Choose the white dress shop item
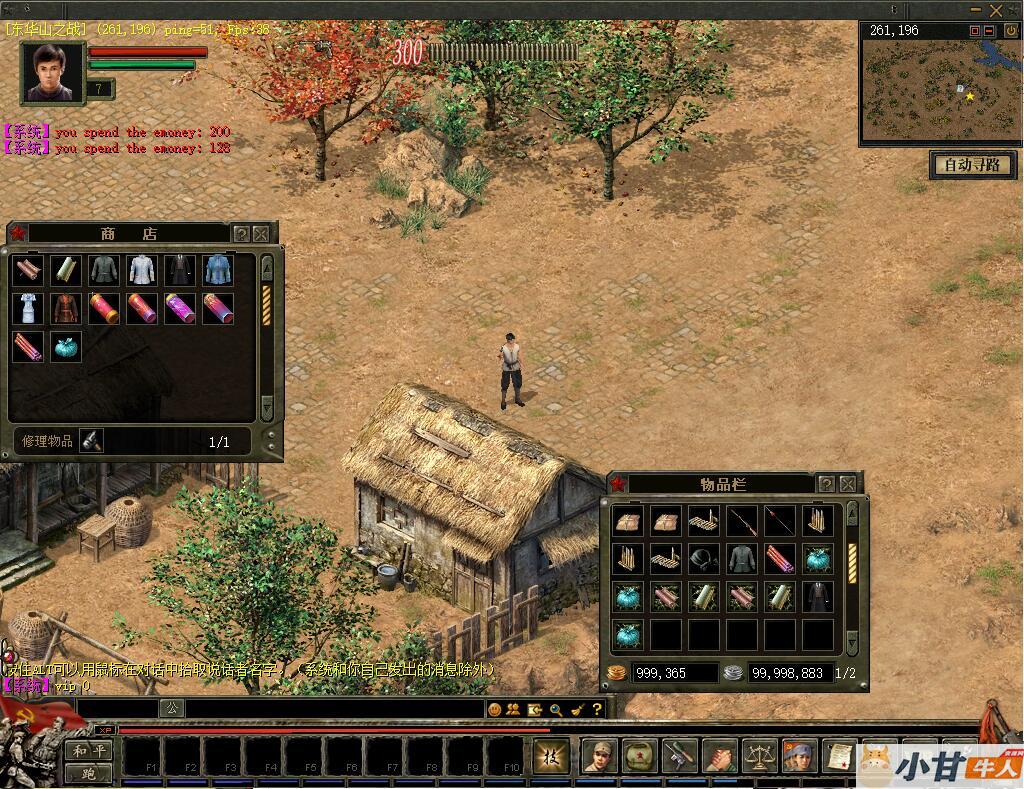The width and height of the screenshot is (1024, 789). pyautogui.click(x=28, y=308)
